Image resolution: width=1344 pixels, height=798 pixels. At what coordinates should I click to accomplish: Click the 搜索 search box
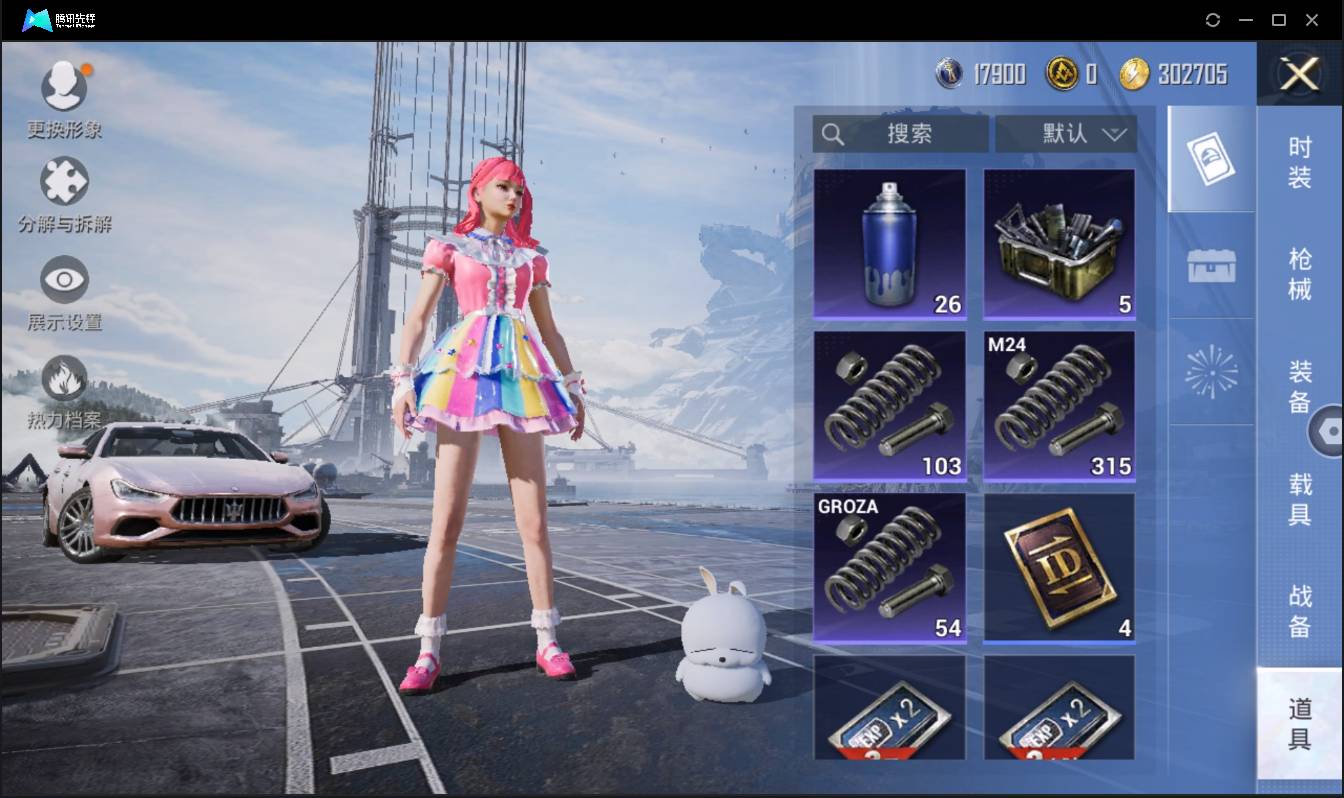point(900,134)
